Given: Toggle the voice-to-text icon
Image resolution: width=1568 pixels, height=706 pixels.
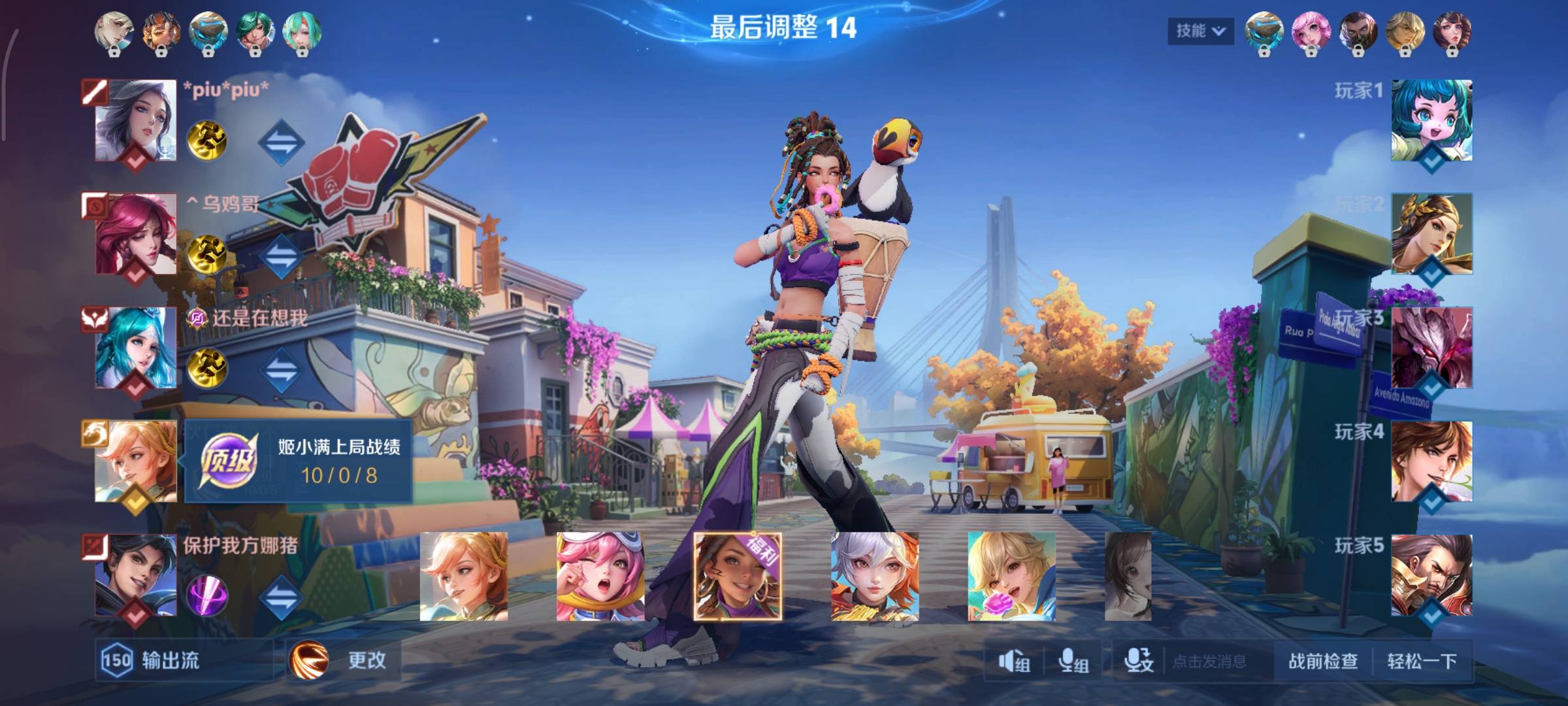Looking at the screenshot, I should [x=1138, y=662].
